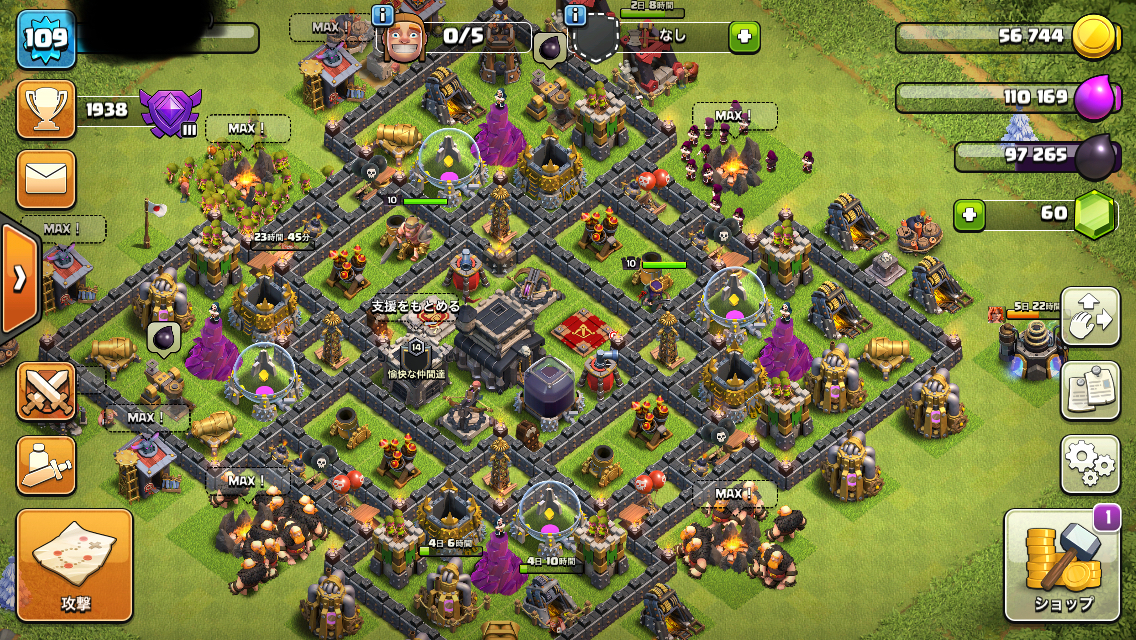This screenshot has height=640, width=1136.
Task: Open the attack map button
Action: [75, 564]
